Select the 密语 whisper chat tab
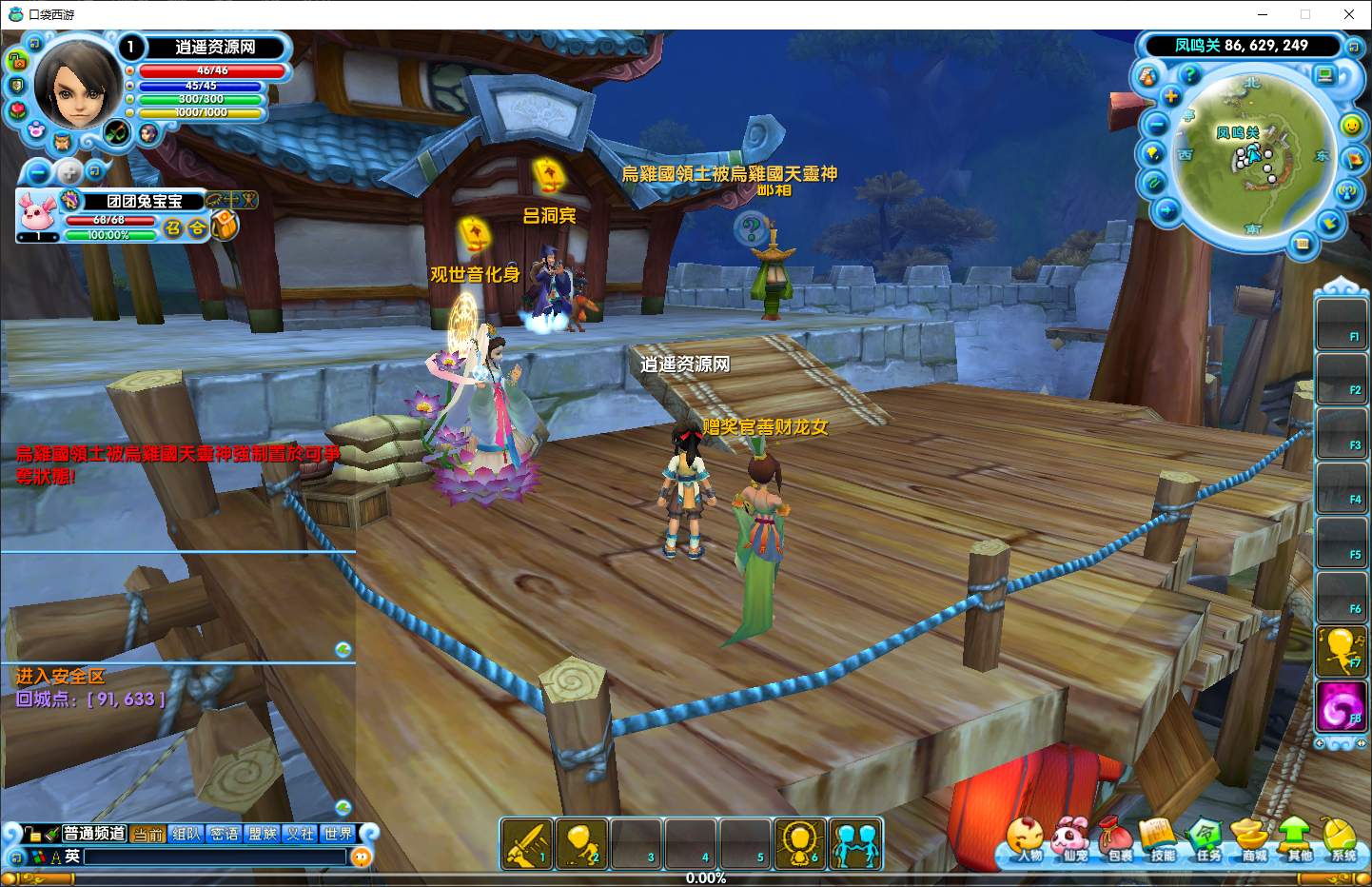Image resolution: width=1372 pixels, height=887 pixels. [225, 834]
